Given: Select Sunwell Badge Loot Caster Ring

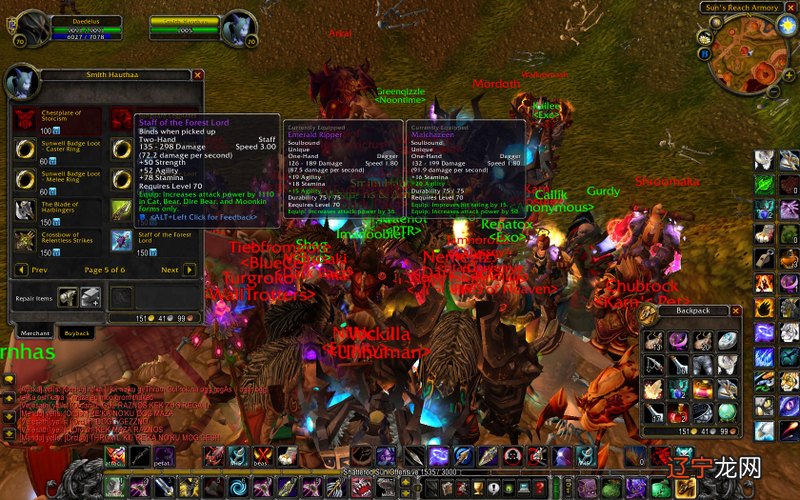Looking at the screenshot, I should 24,149.
